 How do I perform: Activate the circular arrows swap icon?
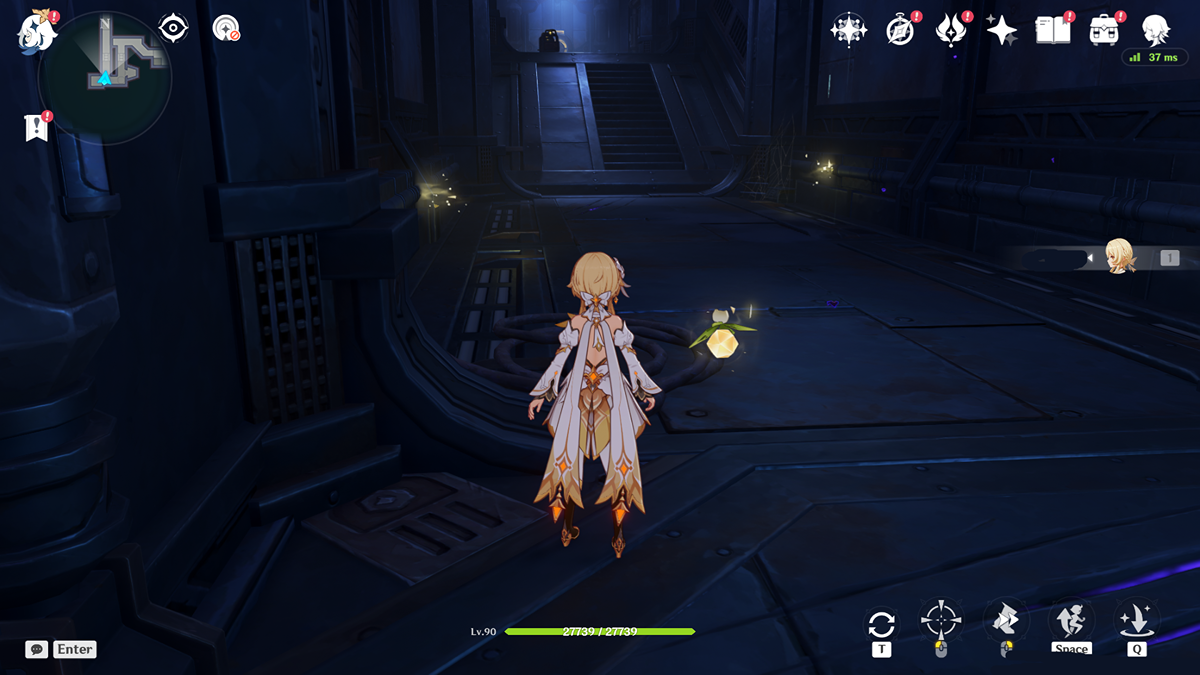[881, 625]
